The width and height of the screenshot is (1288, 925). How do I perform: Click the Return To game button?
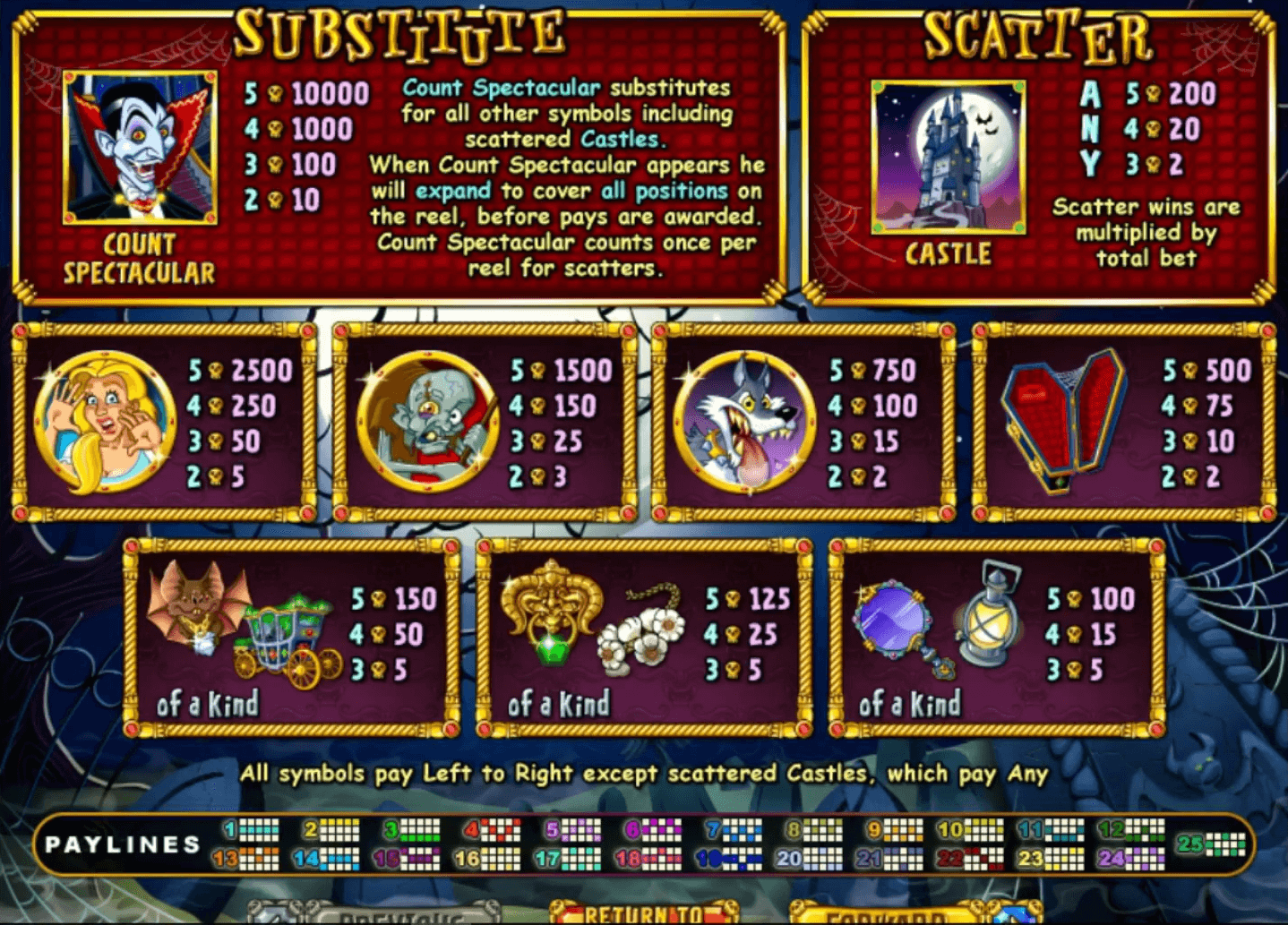644,913
